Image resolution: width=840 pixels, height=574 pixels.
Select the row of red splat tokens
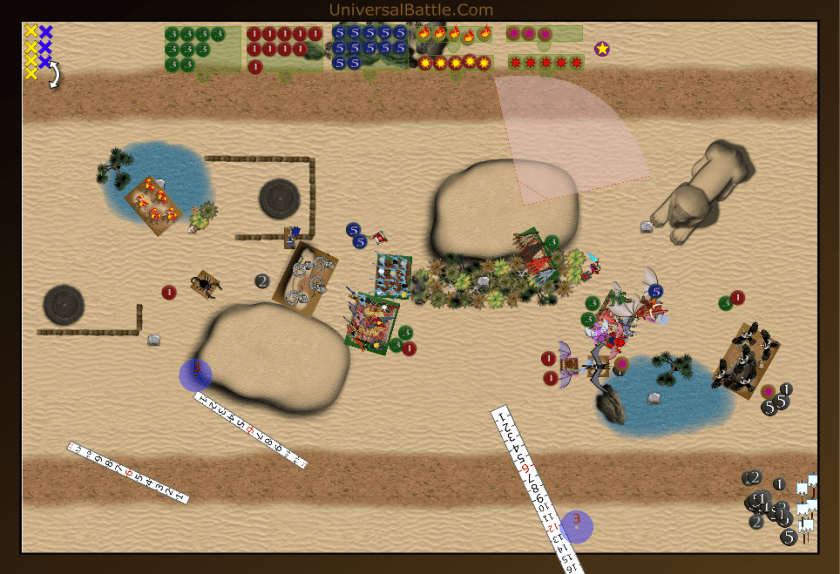coord(545,62)
